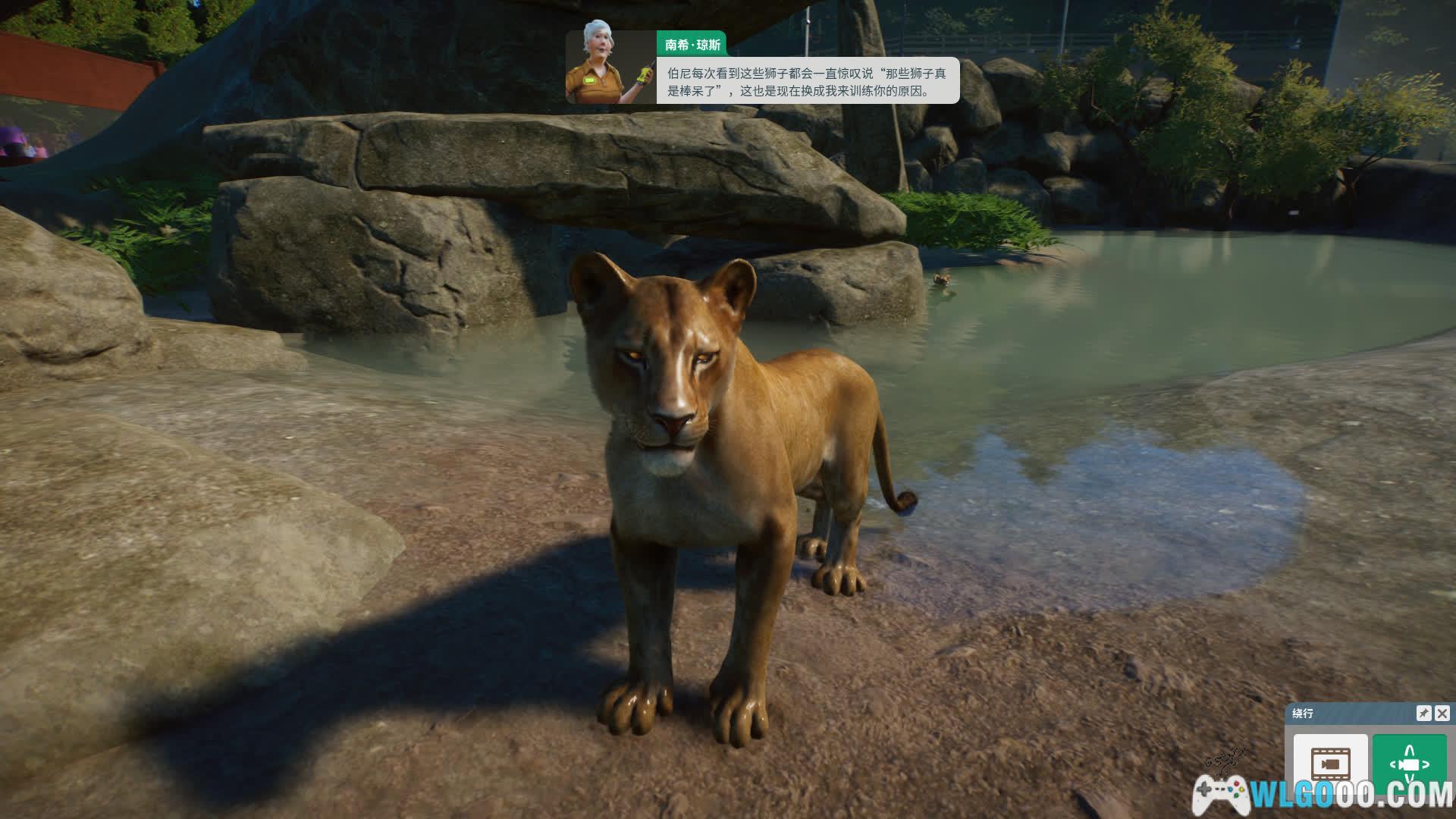Toggle the green orbit camera button
The image size is (1456, 819).
pos(1409,761)
